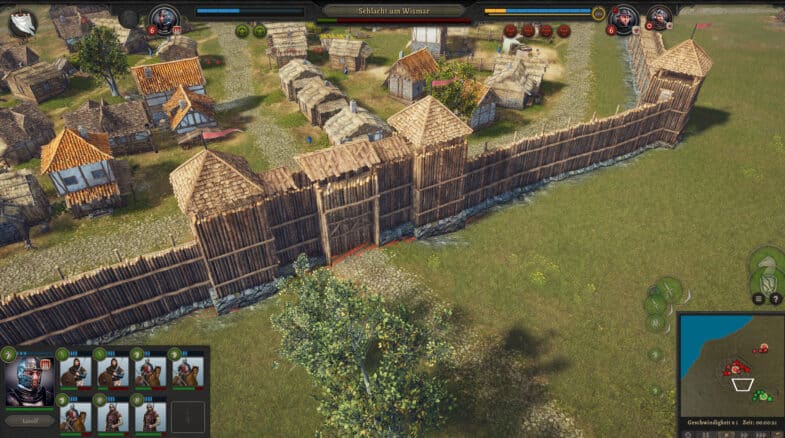
Task: Click the flag icon in the top-left corner
Action: click(x=21, y=21)
